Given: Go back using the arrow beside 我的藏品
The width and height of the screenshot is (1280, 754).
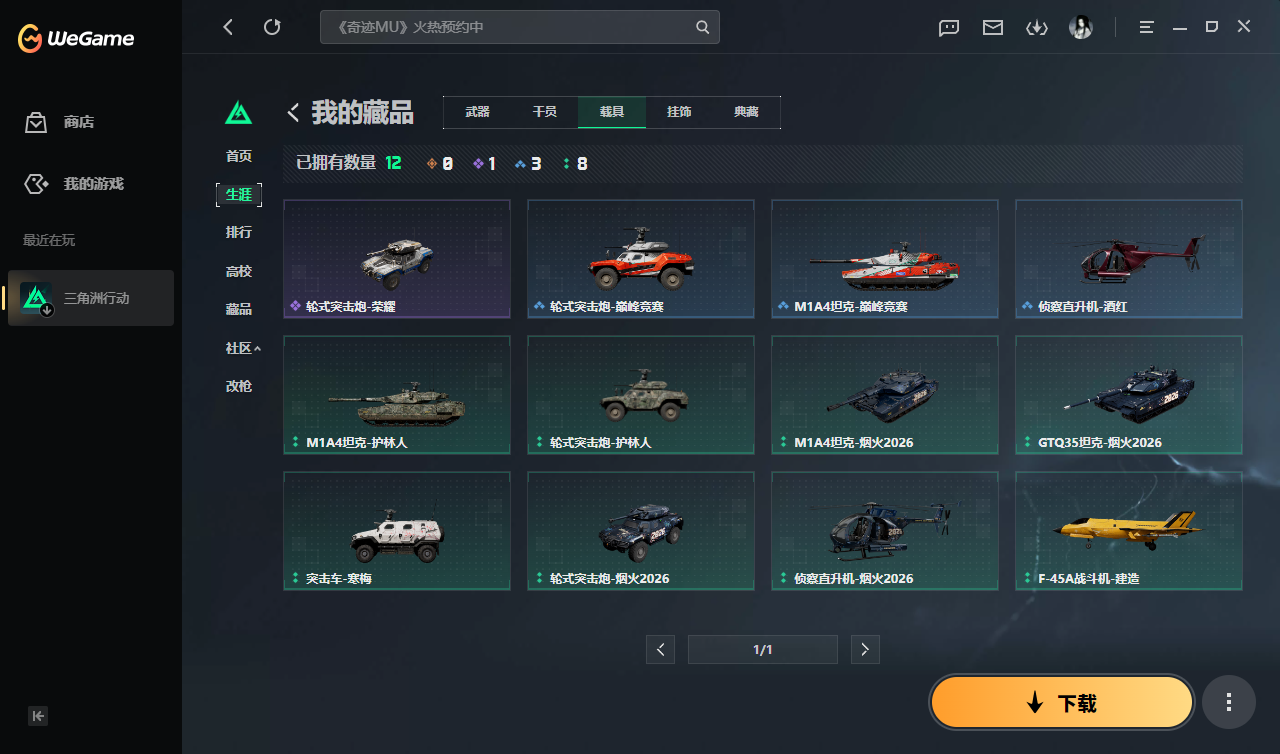Looking at the screenshot, I should [292, 113].
